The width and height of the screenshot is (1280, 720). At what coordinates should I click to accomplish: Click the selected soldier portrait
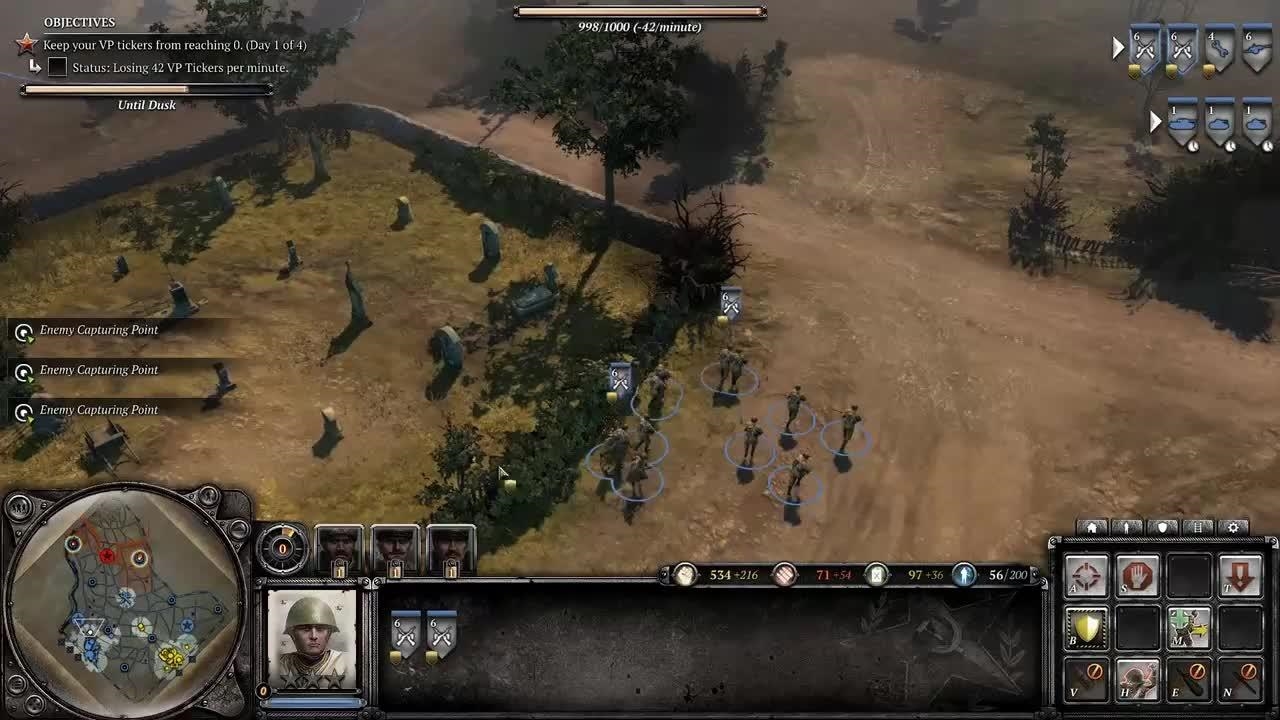[x=312, y=639]
